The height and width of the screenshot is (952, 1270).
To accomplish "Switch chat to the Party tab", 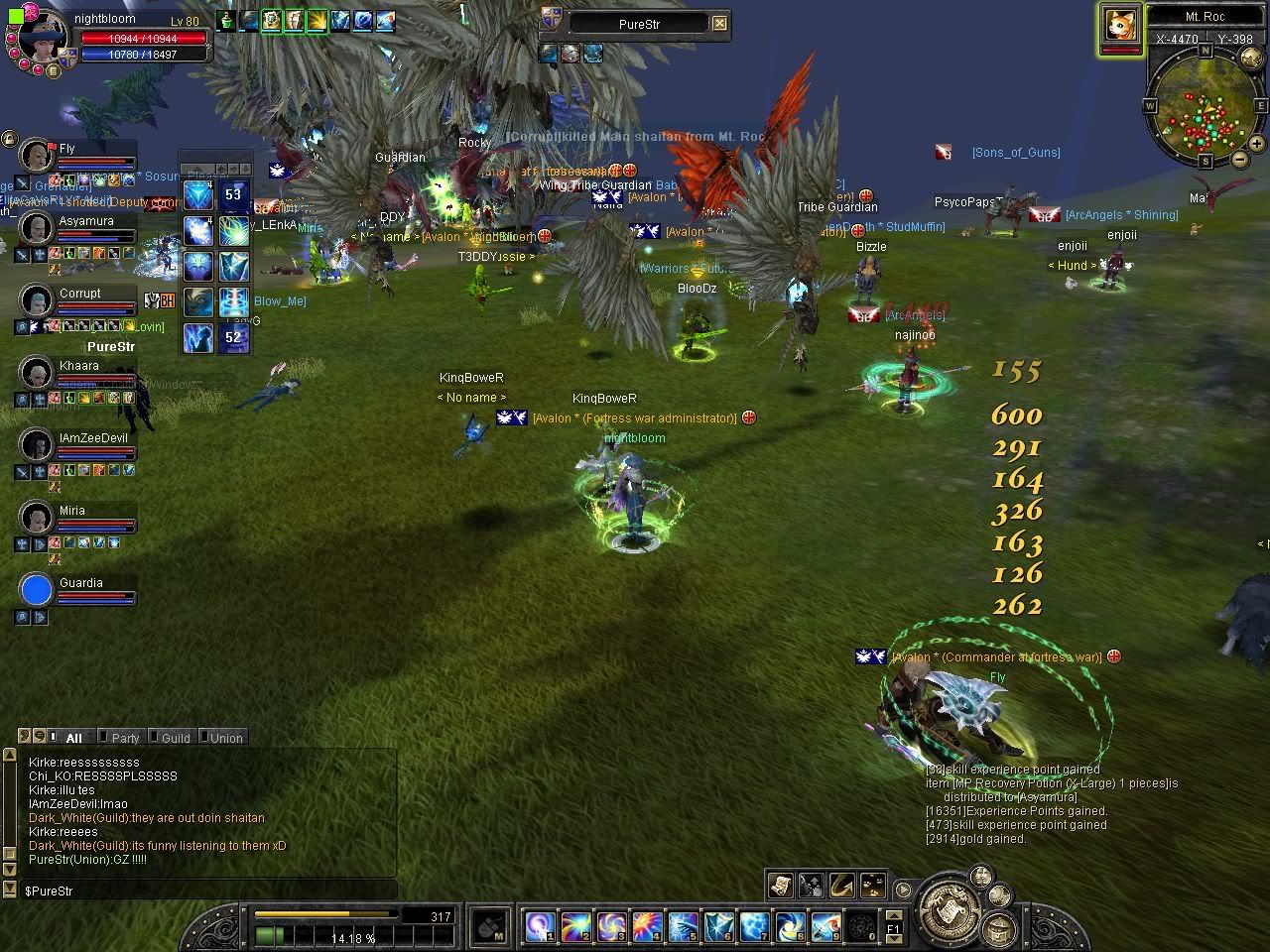I will tap(124, 738).
